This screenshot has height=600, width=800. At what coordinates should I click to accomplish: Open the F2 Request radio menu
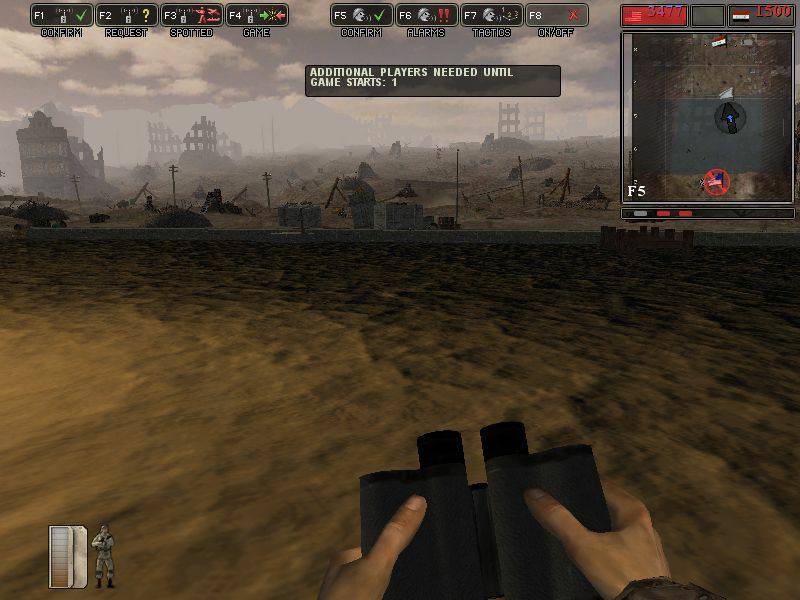126,16
